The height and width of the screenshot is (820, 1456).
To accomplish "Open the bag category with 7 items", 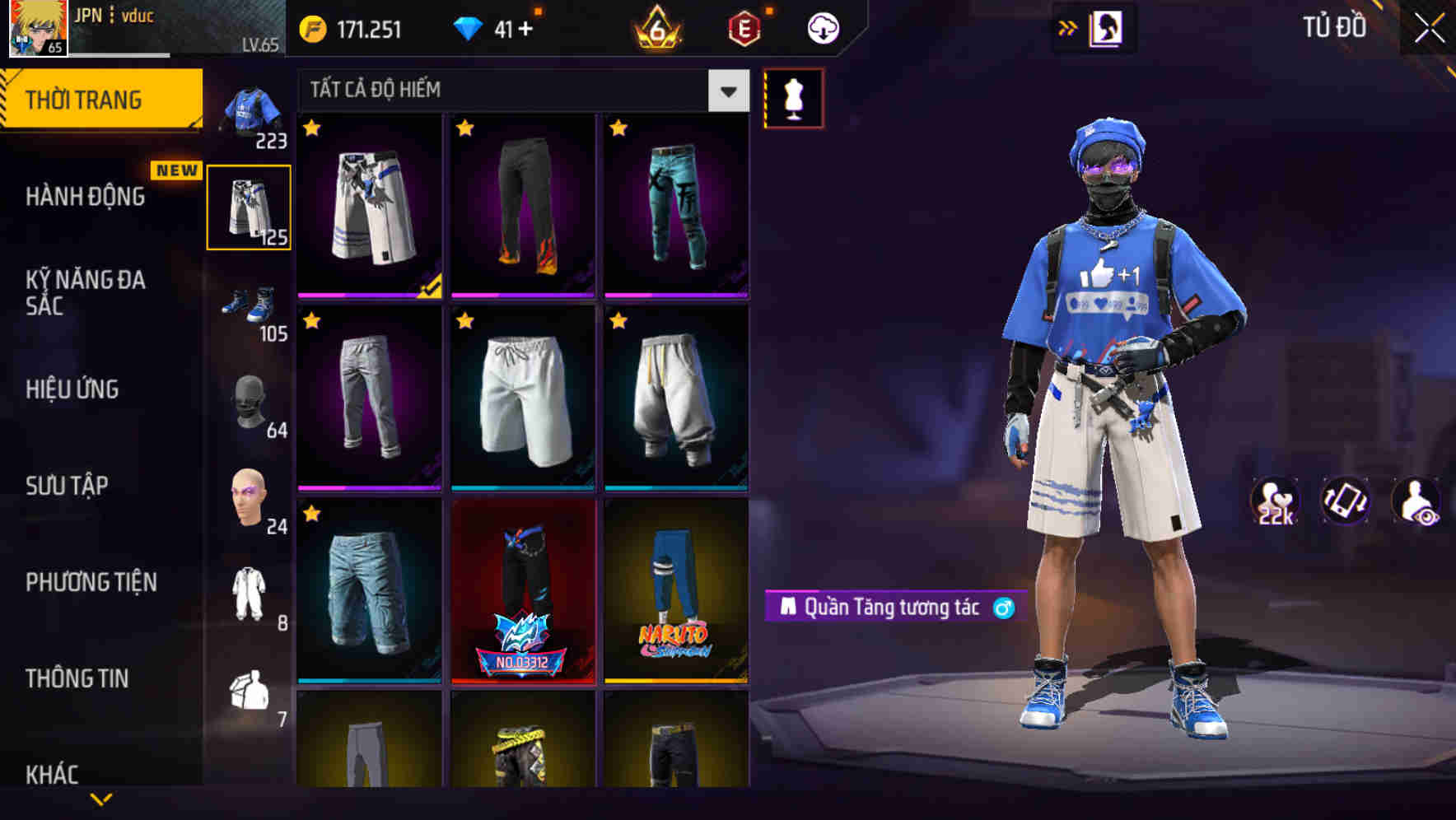I will pyautogui.click(x=251, y=693).
